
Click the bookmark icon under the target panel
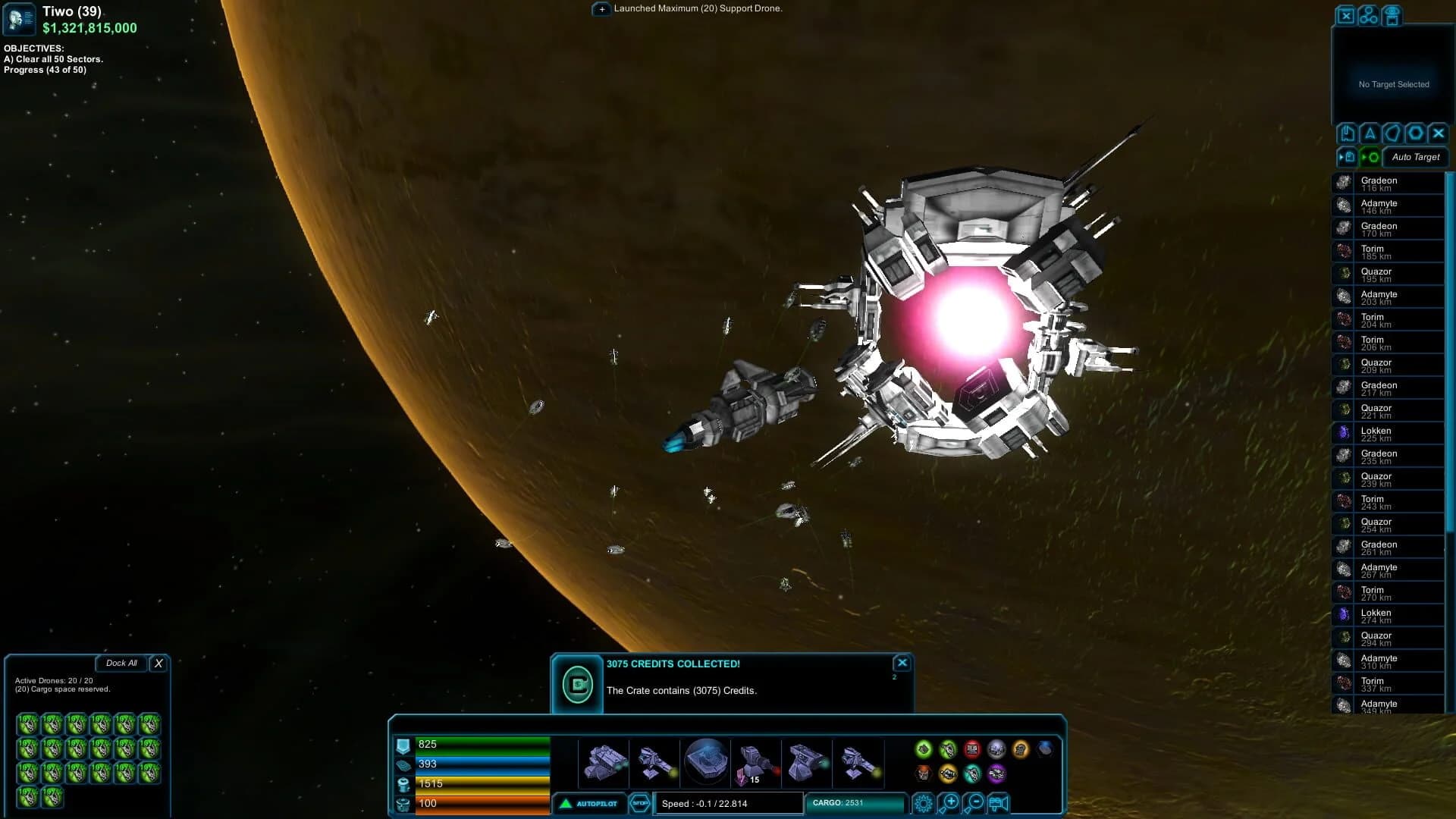click(x=1347, y=133)
